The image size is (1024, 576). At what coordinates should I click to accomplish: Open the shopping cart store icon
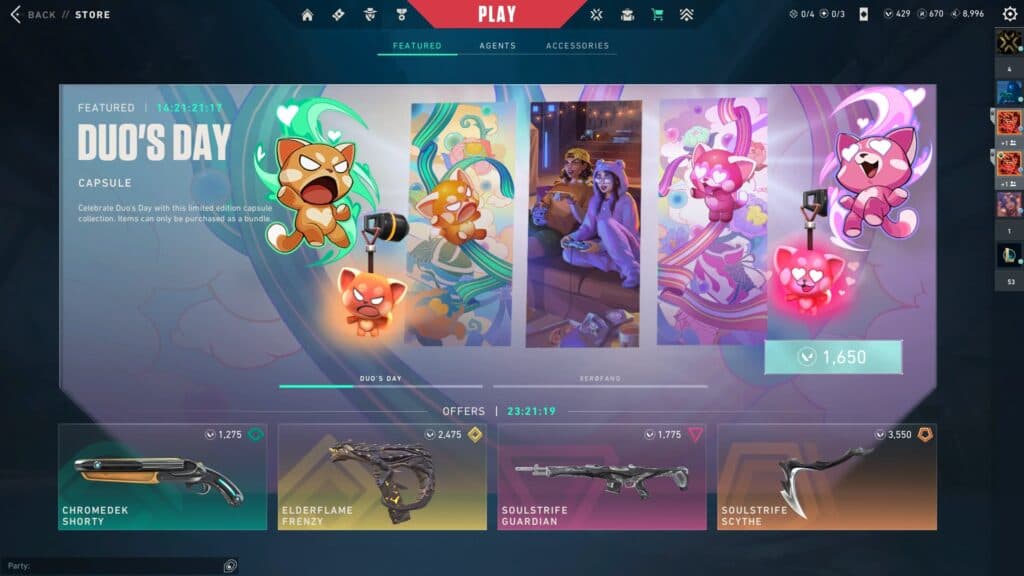657,15
